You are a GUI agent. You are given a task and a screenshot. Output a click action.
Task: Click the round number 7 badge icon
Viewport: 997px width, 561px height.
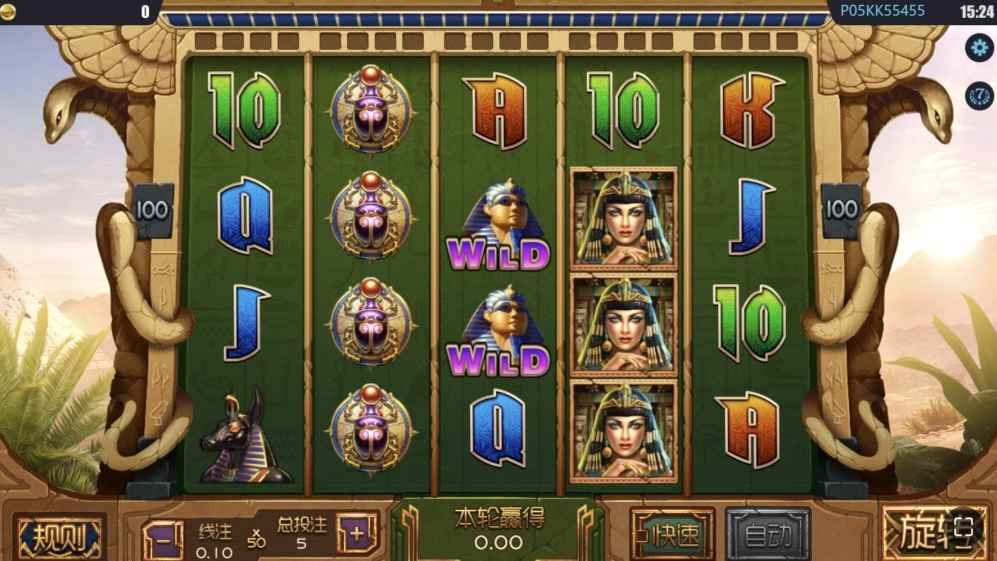tap(978, 95)
